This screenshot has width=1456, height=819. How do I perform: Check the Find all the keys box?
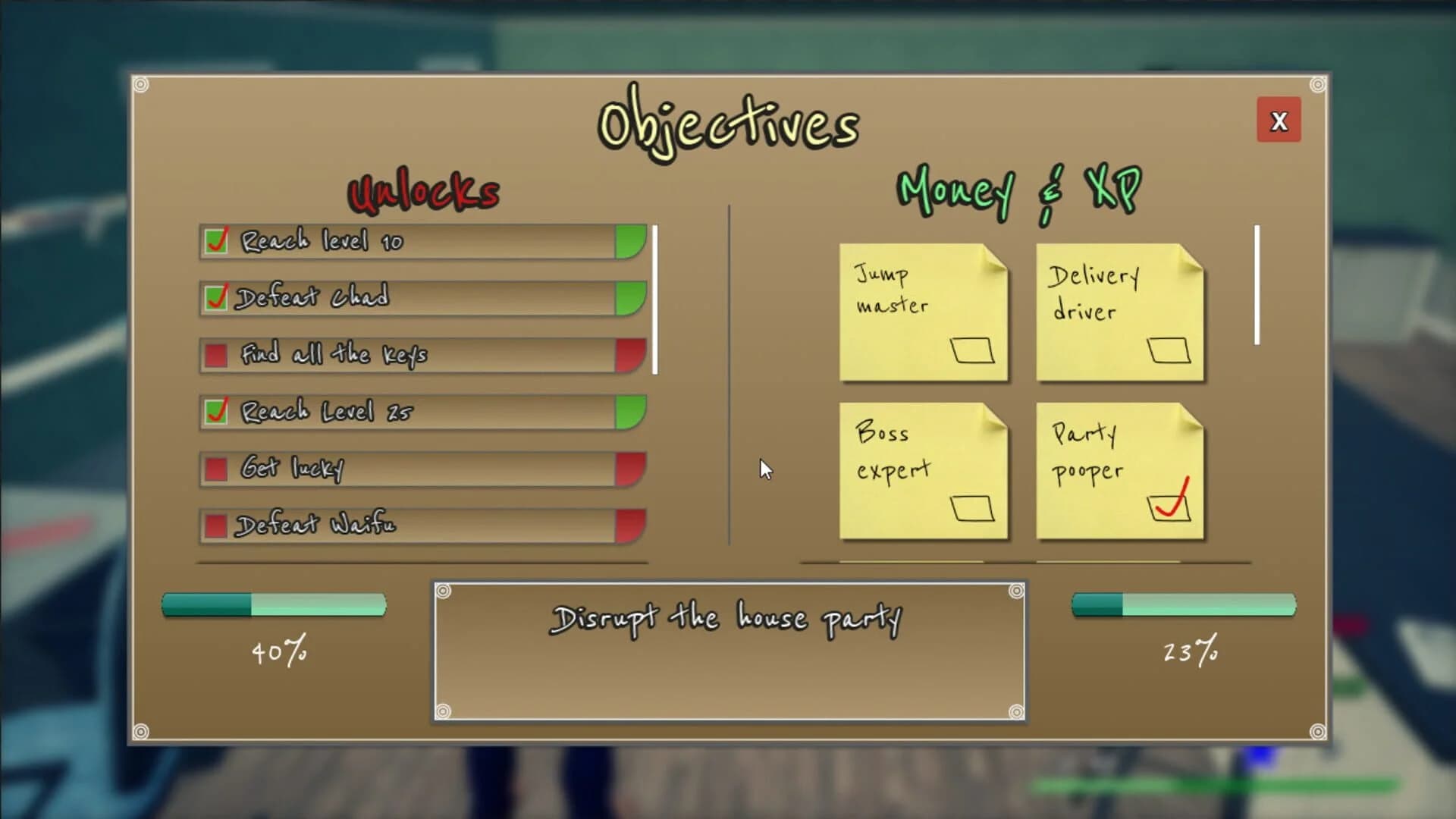click(x=216, y=353)
